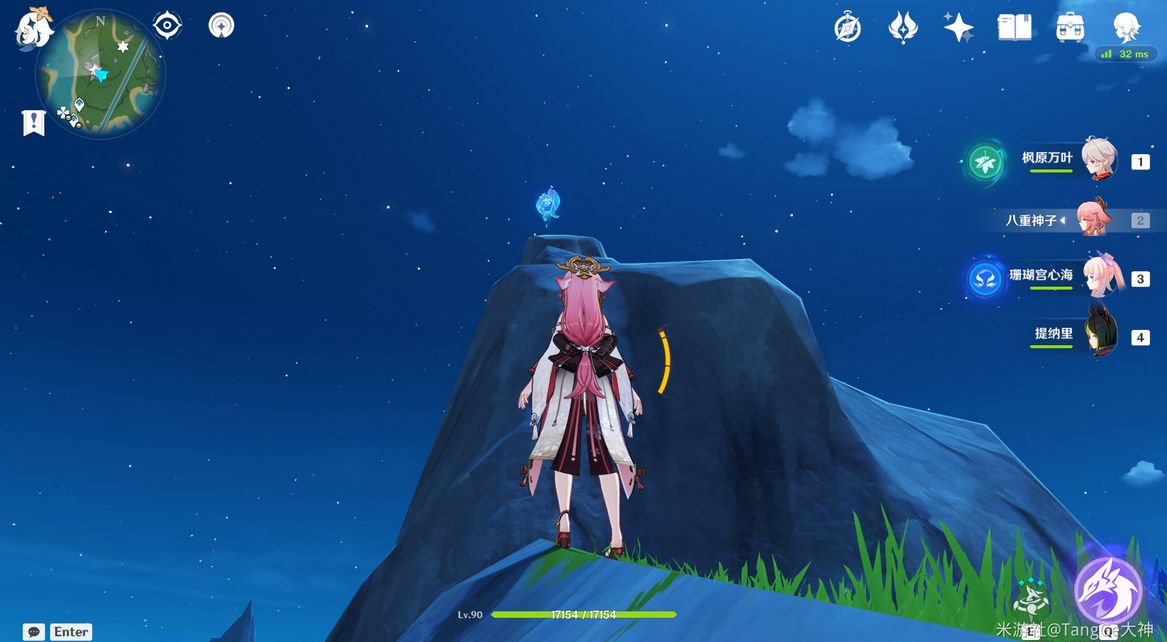Activate the eye-shaped Elemental Sight icon
Viewport: 1167px width, 642px height.
pyautogui.click(x=167, y=25)
